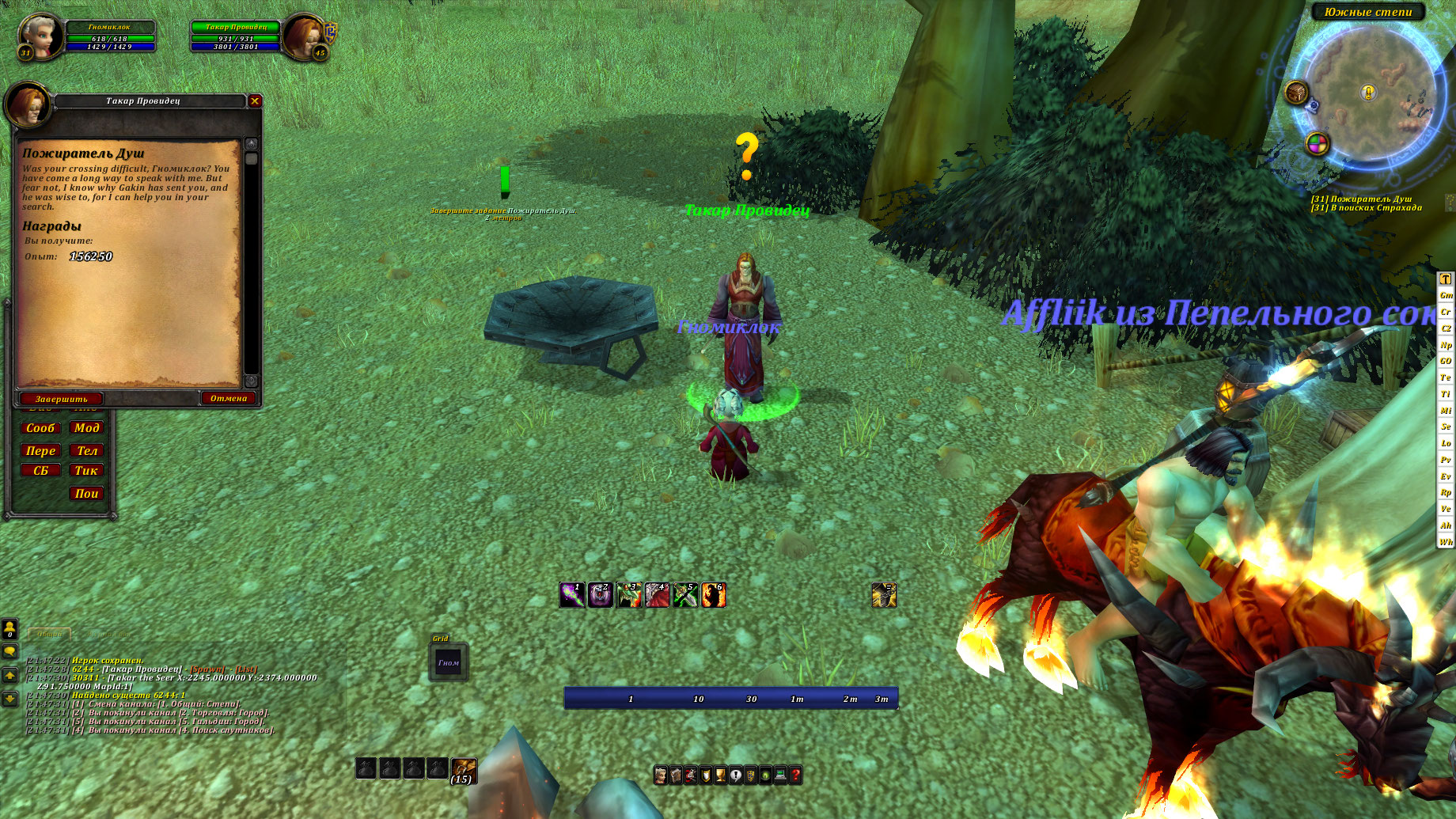The width and height of the screenshot is (1456, 819).
Task: Open the treasure chest button beside the minimap
Action: click(x=1296, y=93)
